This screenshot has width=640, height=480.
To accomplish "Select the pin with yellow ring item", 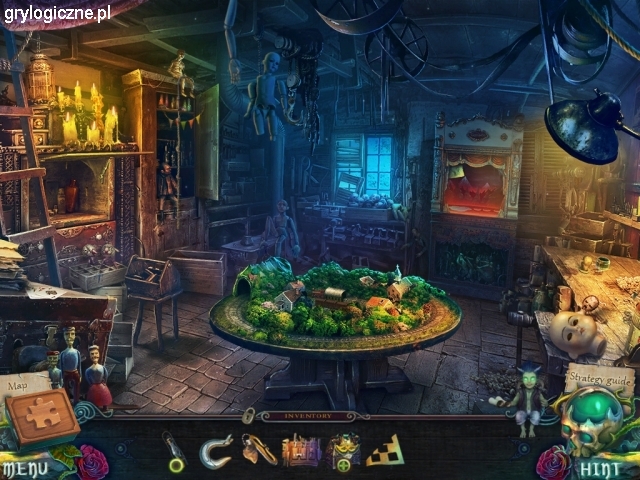I will 174,451.
